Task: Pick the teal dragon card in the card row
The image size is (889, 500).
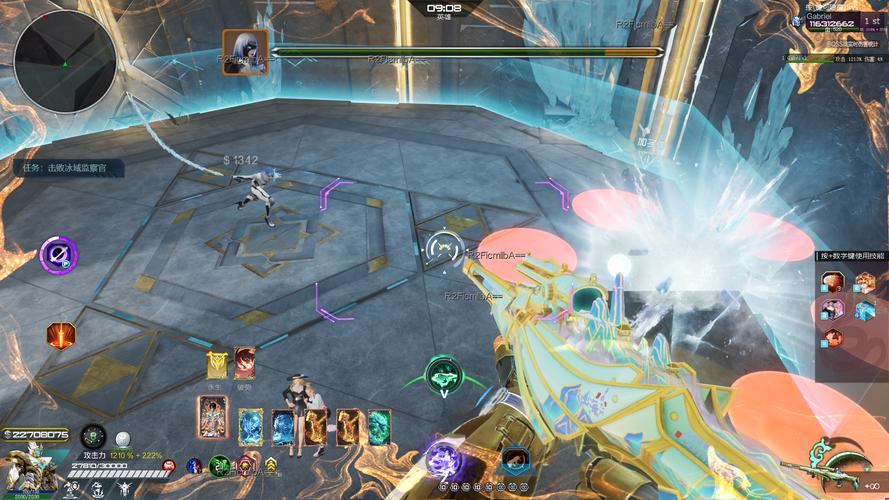Action: click(379, 426)
